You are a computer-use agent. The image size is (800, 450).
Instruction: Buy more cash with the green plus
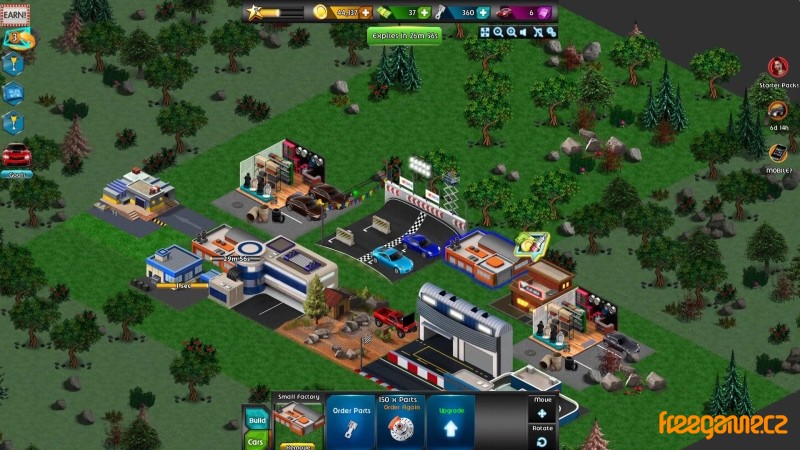[425, 12]
